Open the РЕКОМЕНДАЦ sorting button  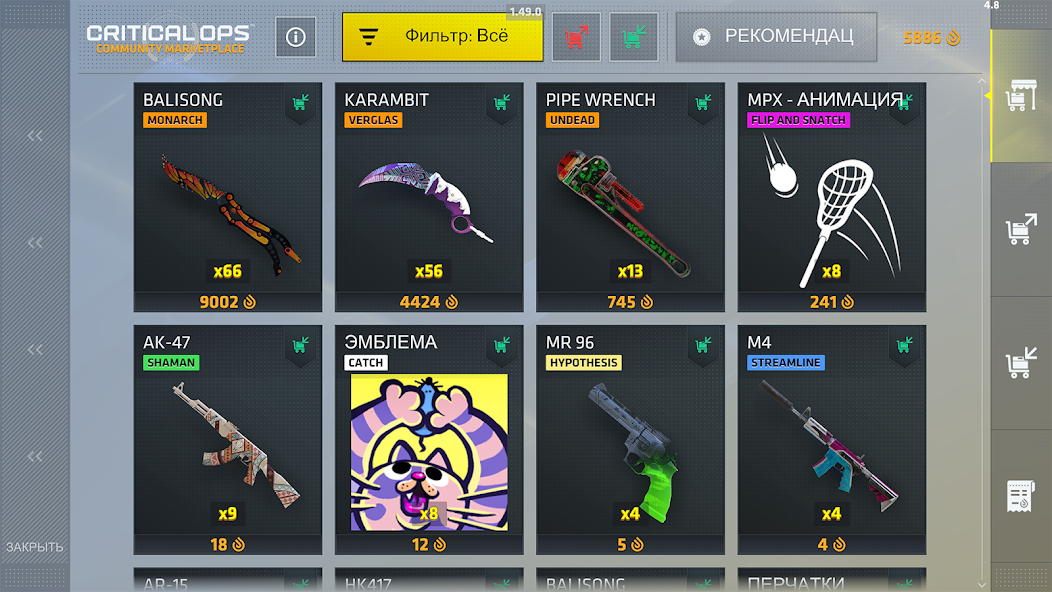click(776, 37)
